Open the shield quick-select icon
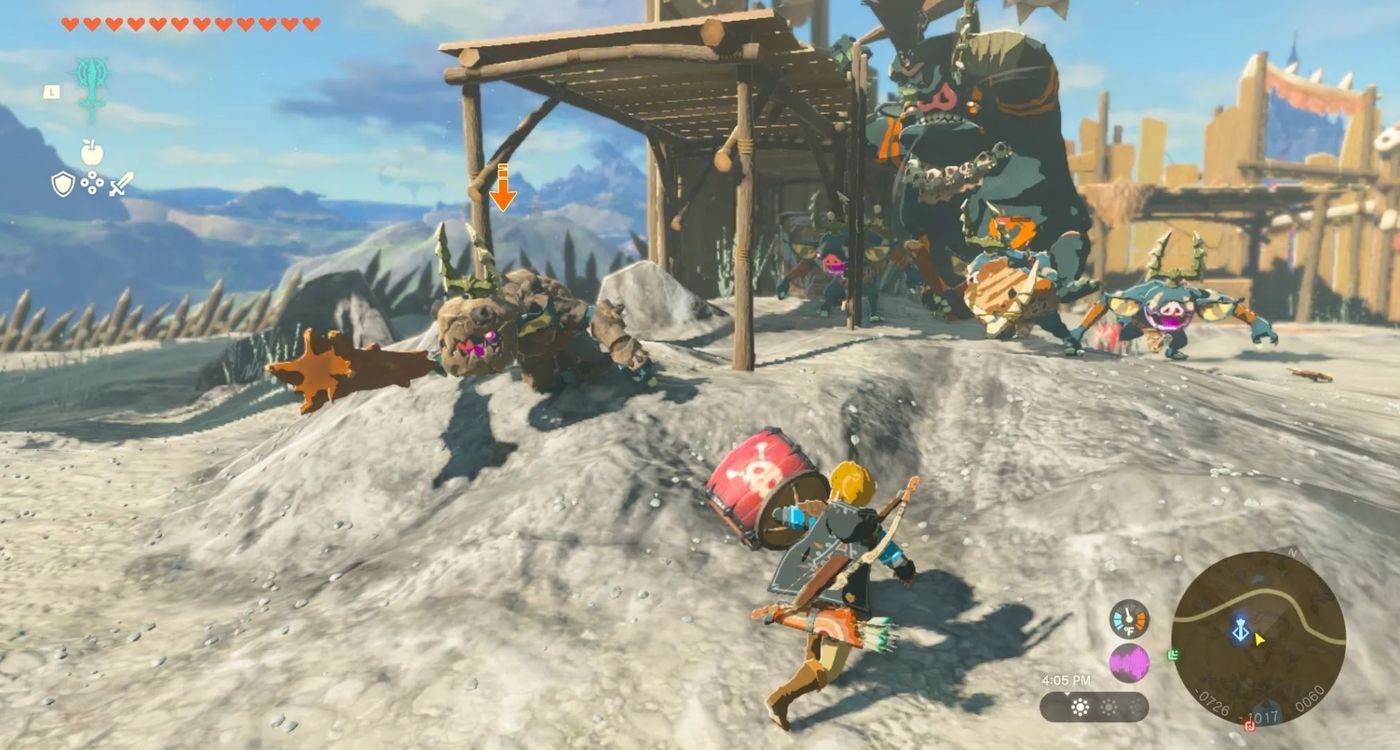This screenshot has height=750, width=1400. (63, 184)
